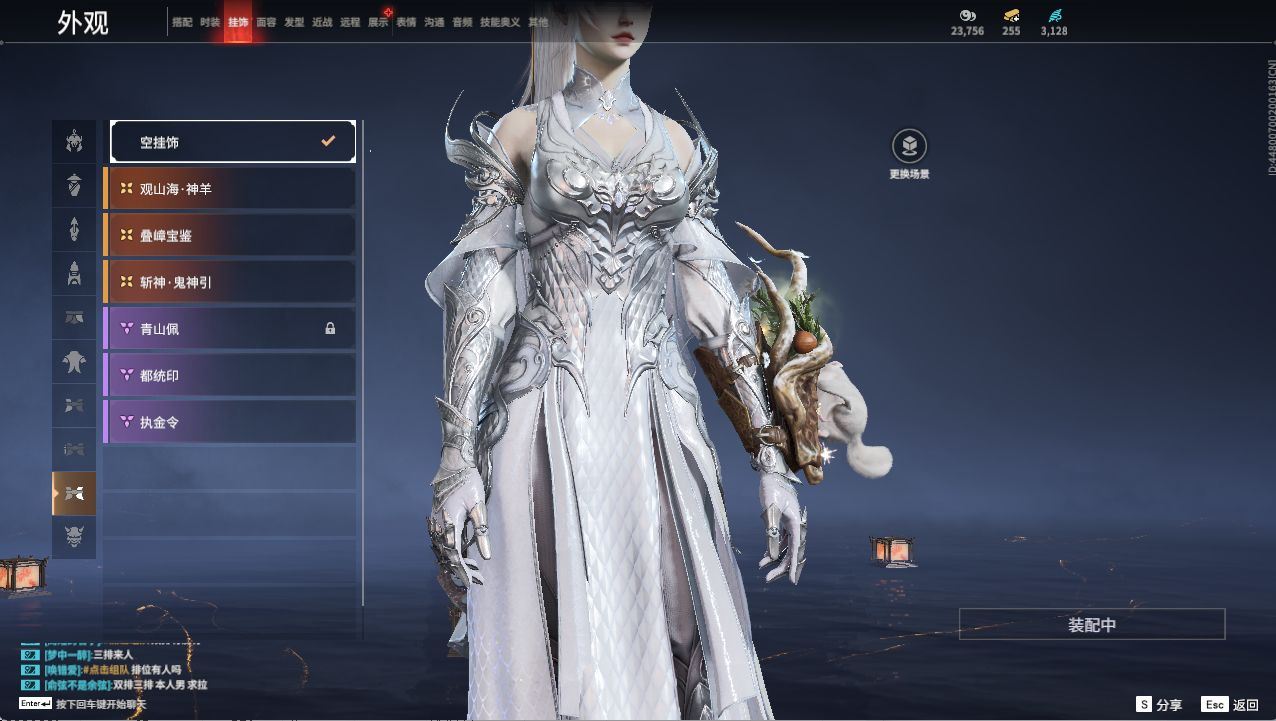Select the 空挂饰 empty accessory entry
Image resolution: width=1276 pixels, height=721 pixels.
(232, 142)
